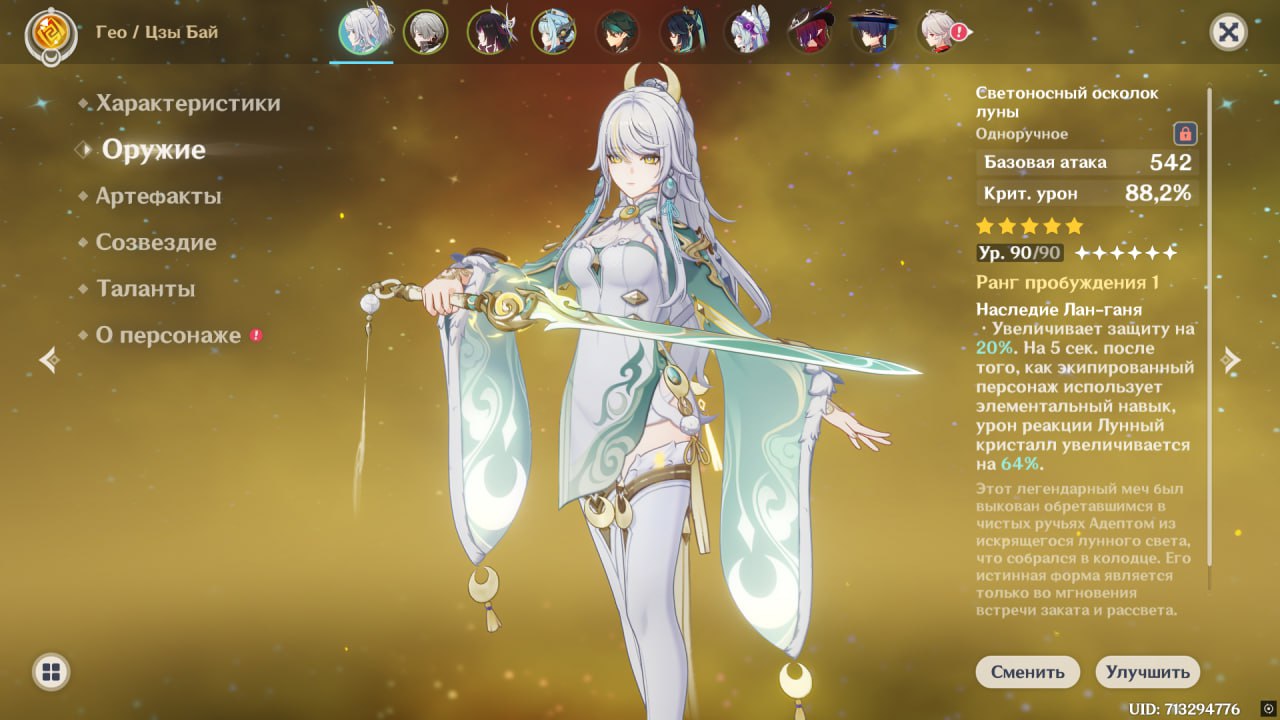Select the portrait with red exclamation badge

(x=940, y=32)
